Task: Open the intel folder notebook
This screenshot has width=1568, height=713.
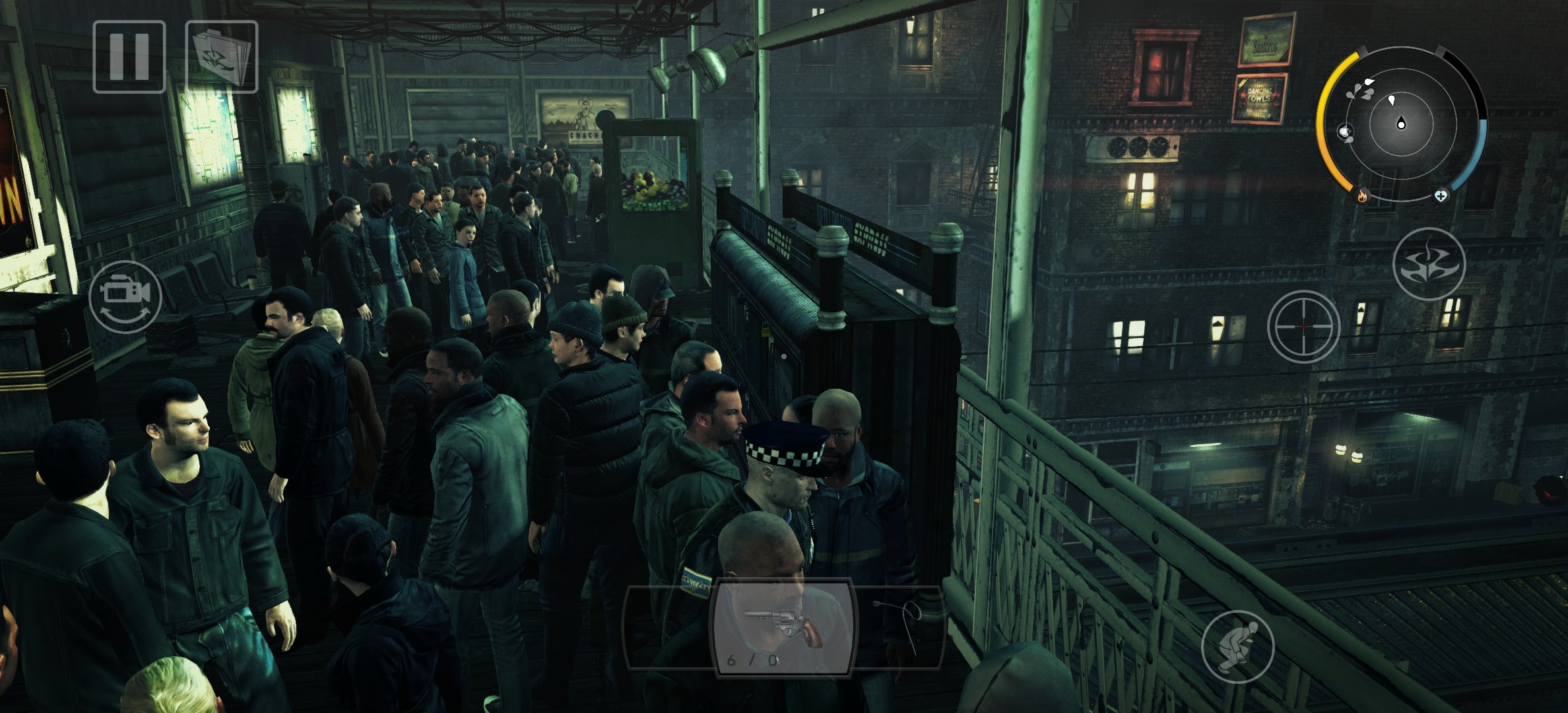Action: (x=222, y=57)
